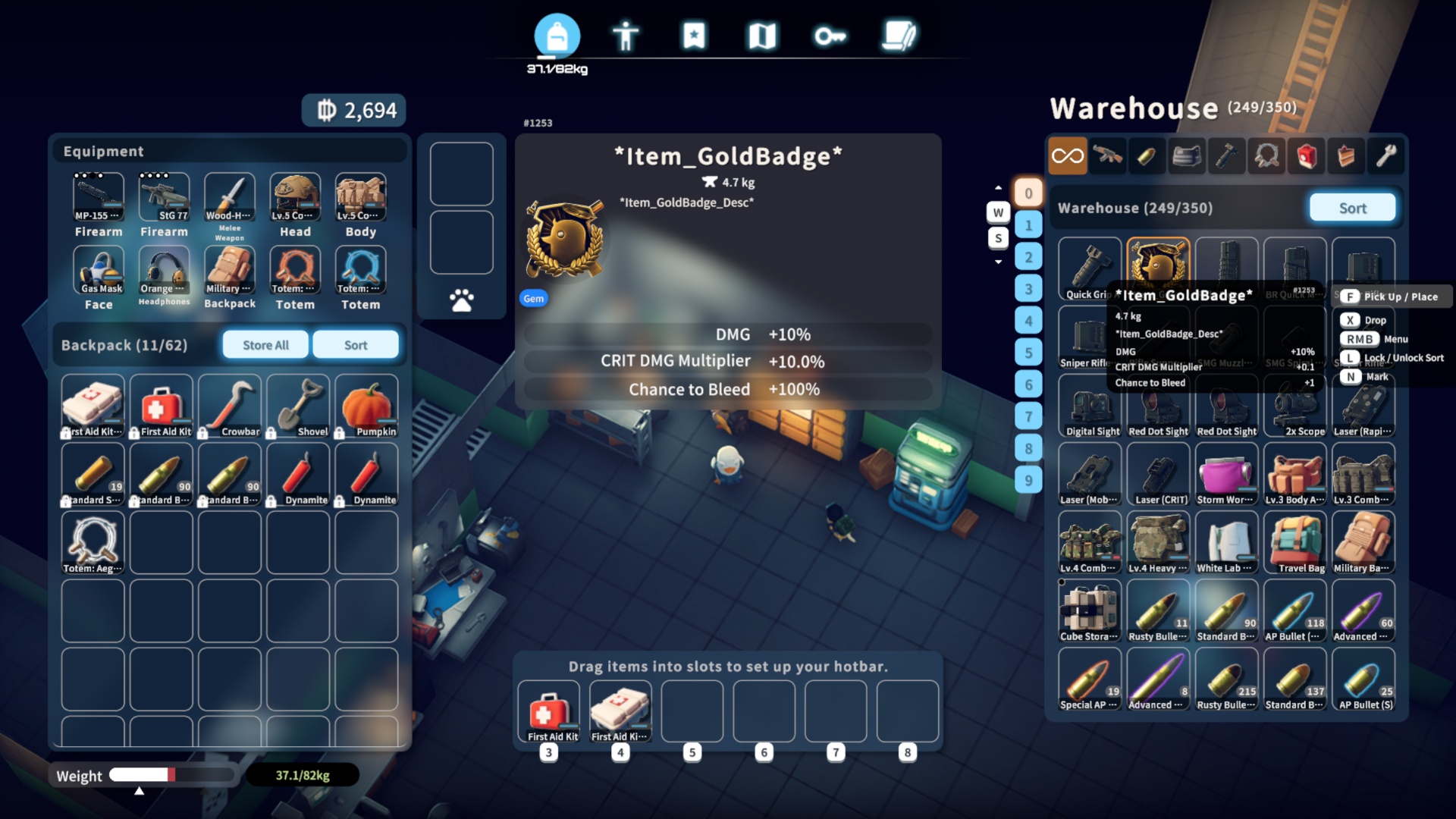Store all backpack items in warehouse
Viewport: 1456px width, 819px height.
coord(265,345)
